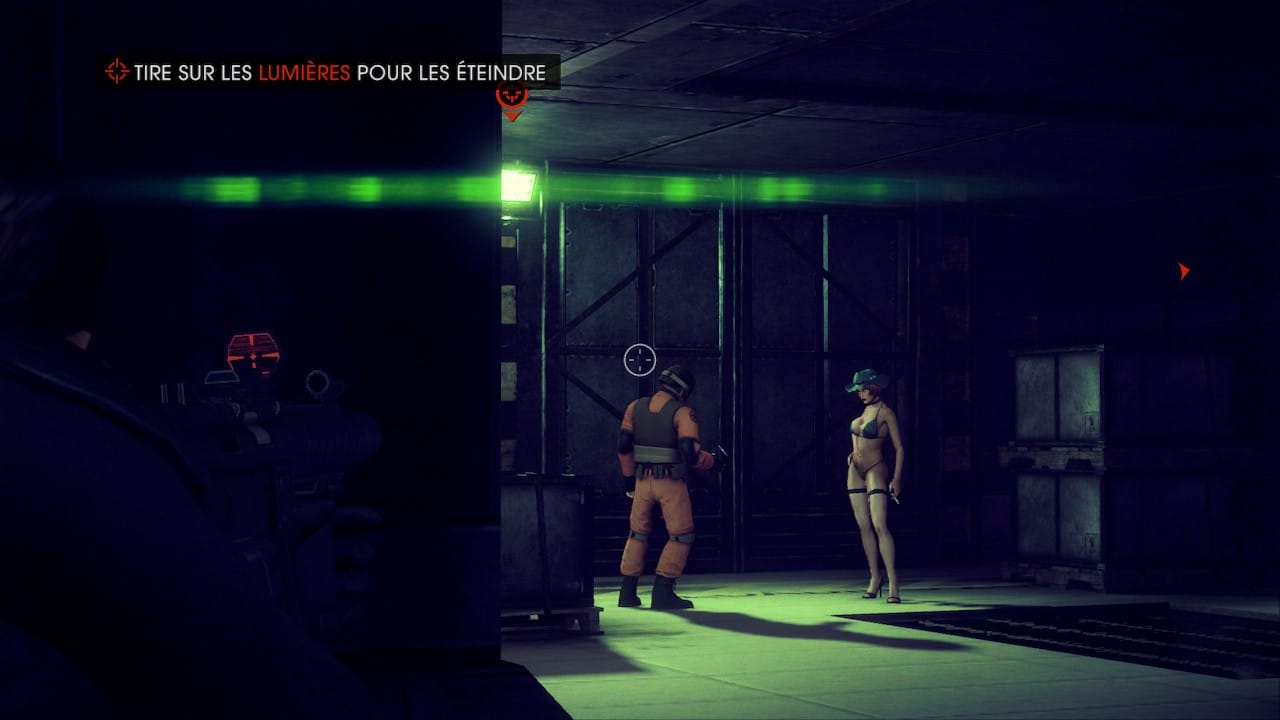Select the small red arrow marker

(x=1184, y=271)
